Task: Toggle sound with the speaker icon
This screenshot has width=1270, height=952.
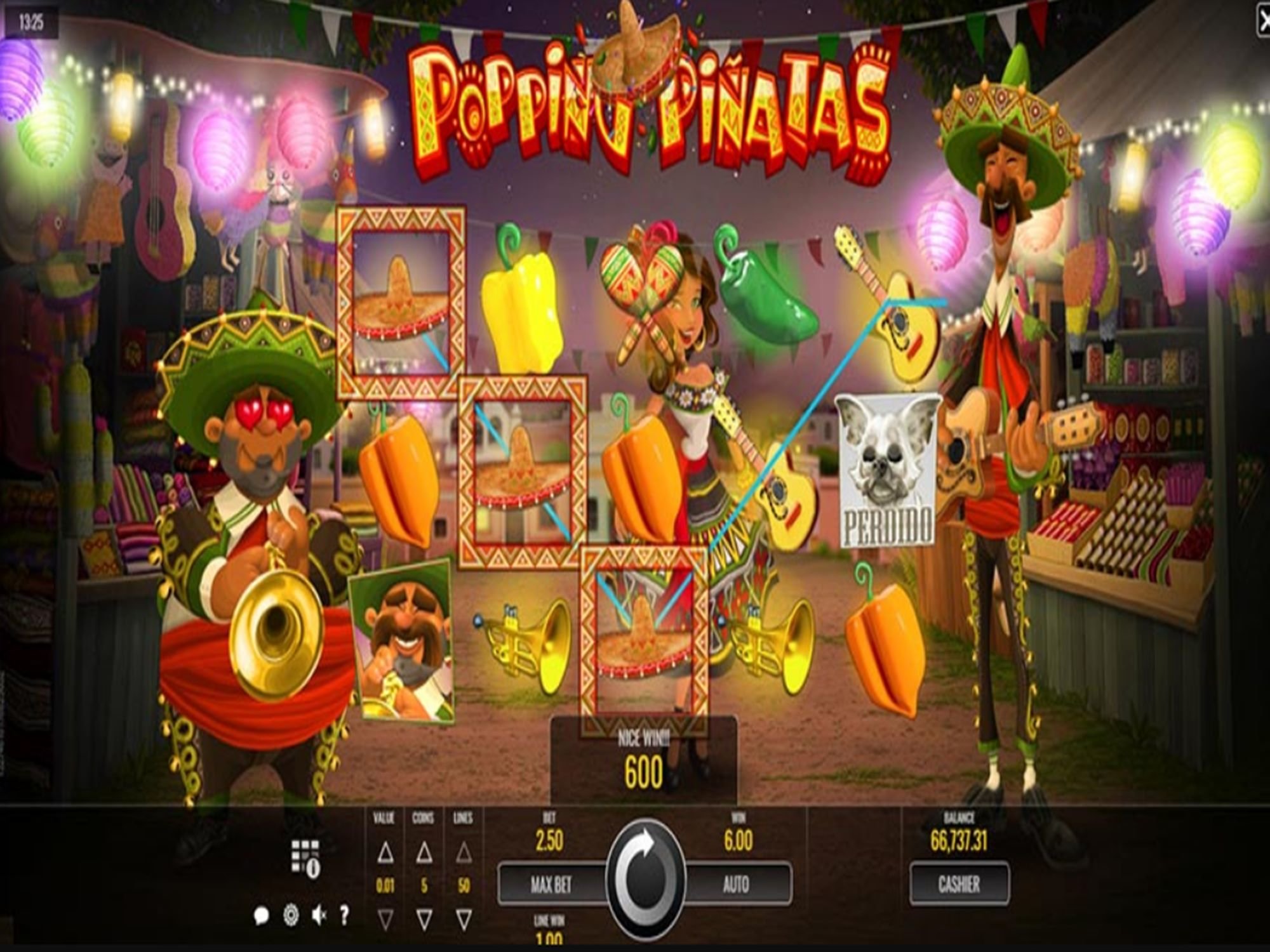Action: 319,915
